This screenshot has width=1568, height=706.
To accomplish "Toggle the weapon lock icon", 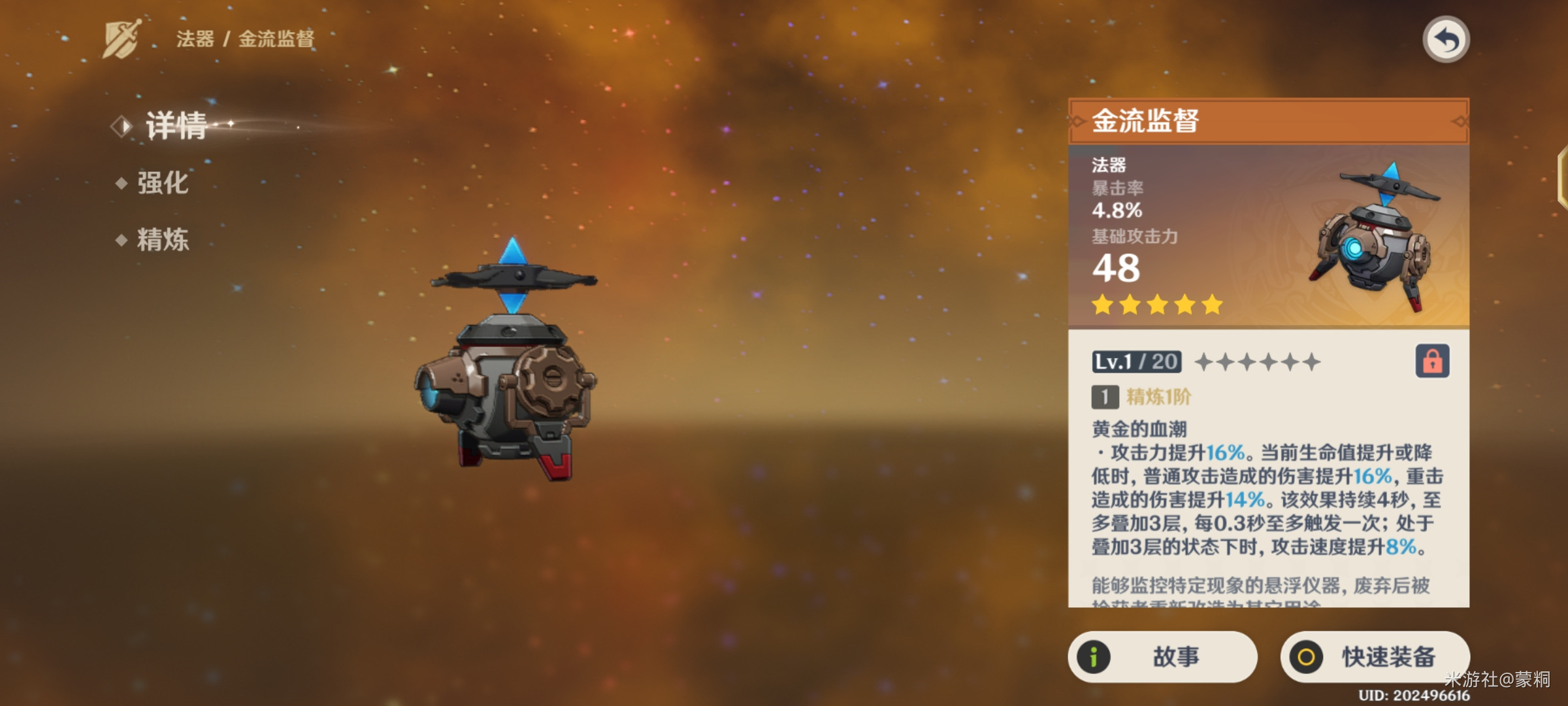I will 1432,361.
